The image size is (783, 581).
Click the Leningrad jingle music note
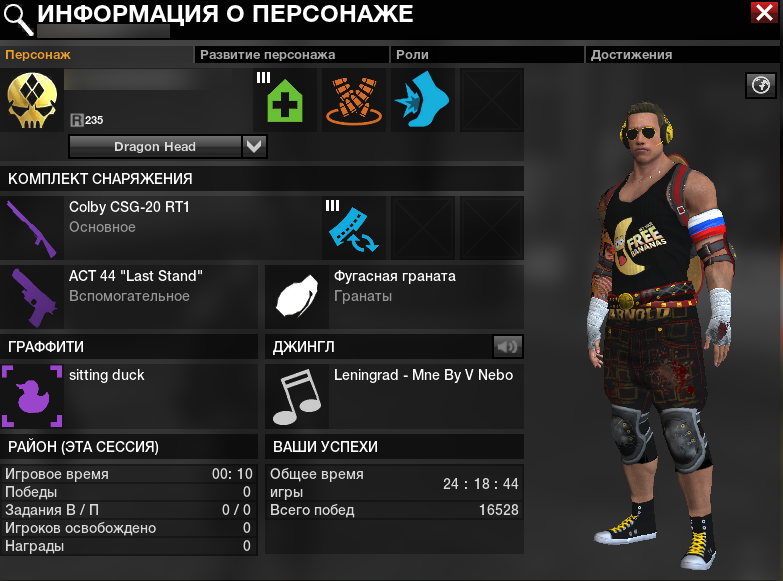tap(297, 396)
